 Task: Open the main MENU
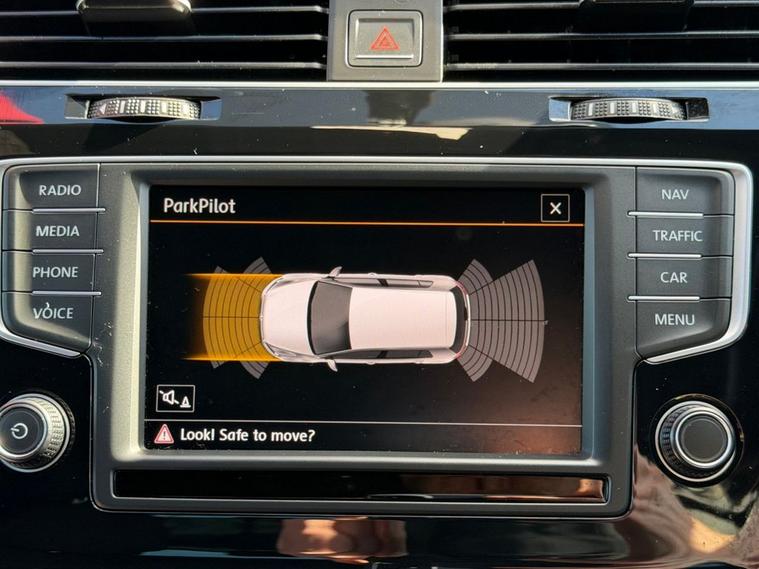675,320
